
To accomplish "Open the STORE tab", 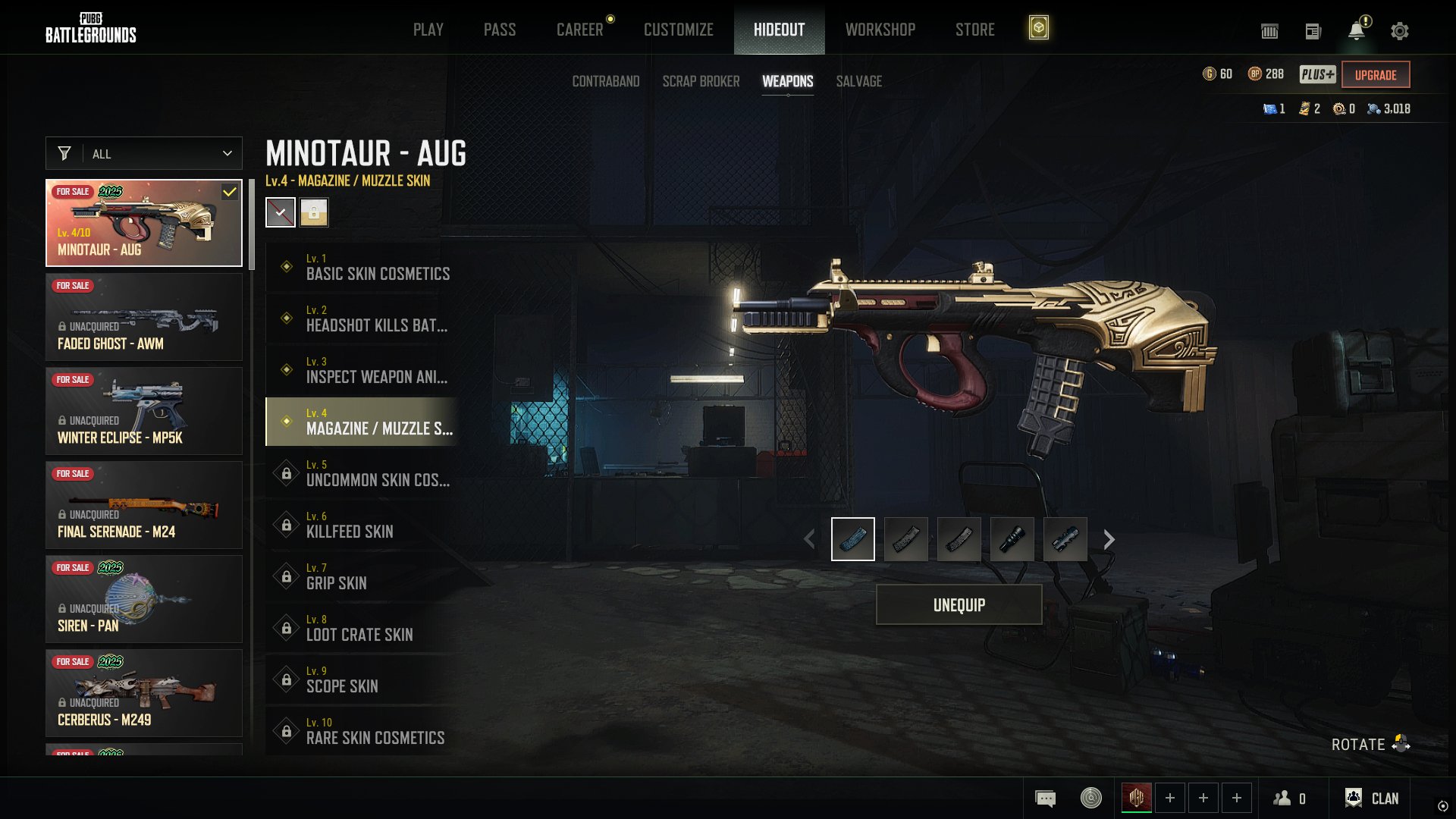I will tap(974, 30).
